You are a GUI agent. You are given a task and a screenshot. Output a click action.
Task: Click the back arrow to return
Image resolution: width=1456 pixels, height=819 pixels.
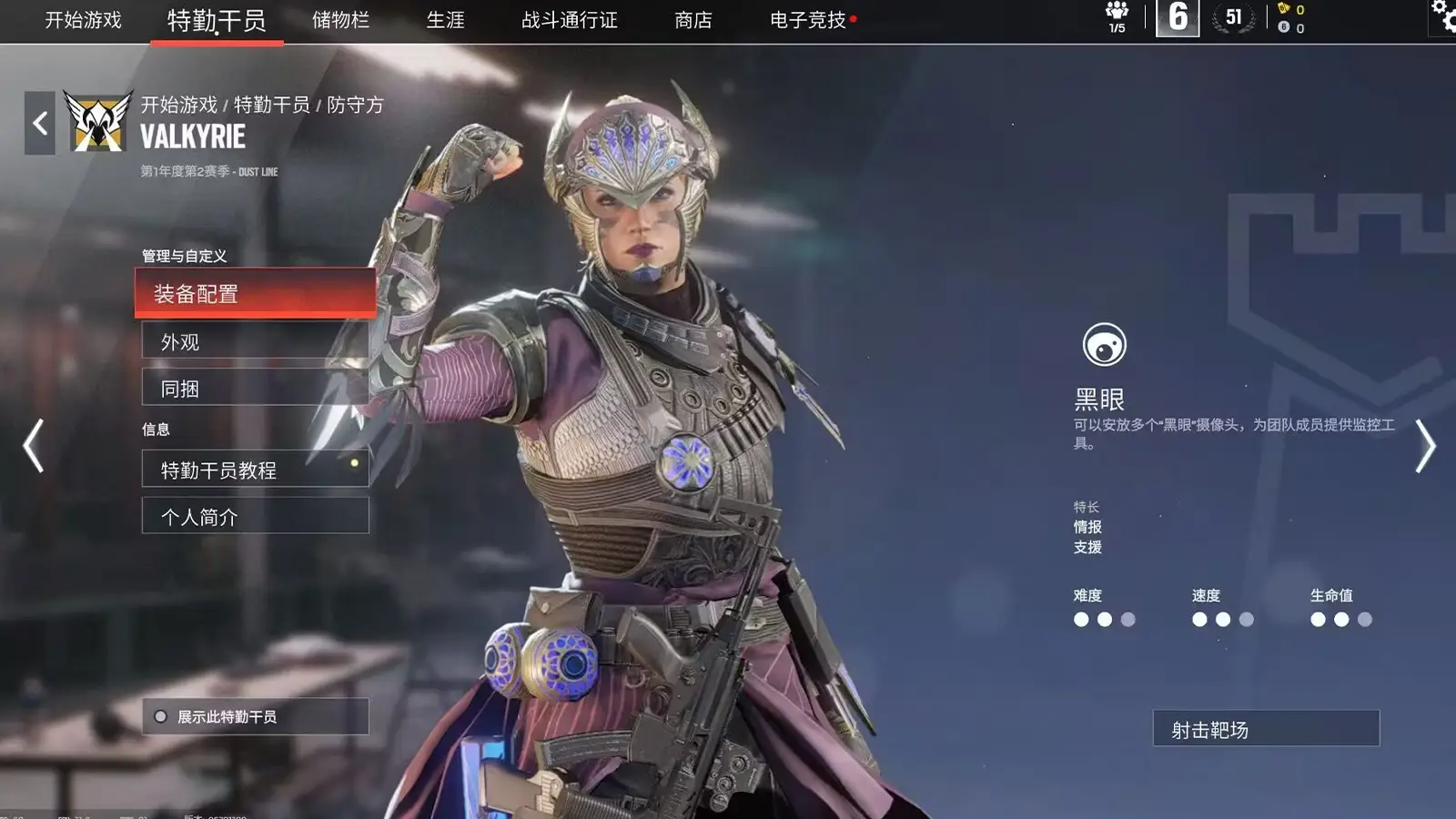tap(38, 122)
